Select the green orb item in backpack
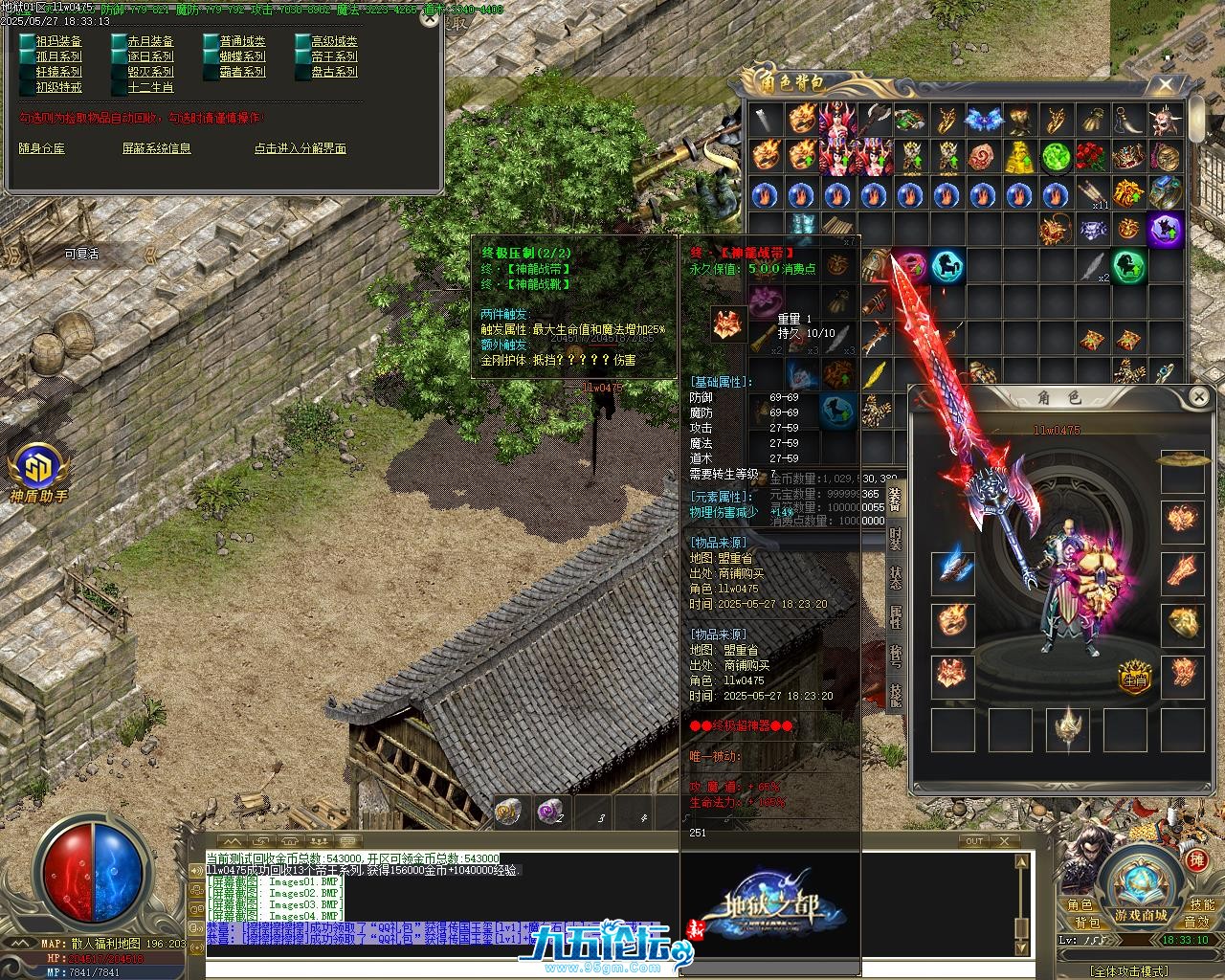Image resolution: width=1225 pixels, height=980 pixels. pos(1055,155)
